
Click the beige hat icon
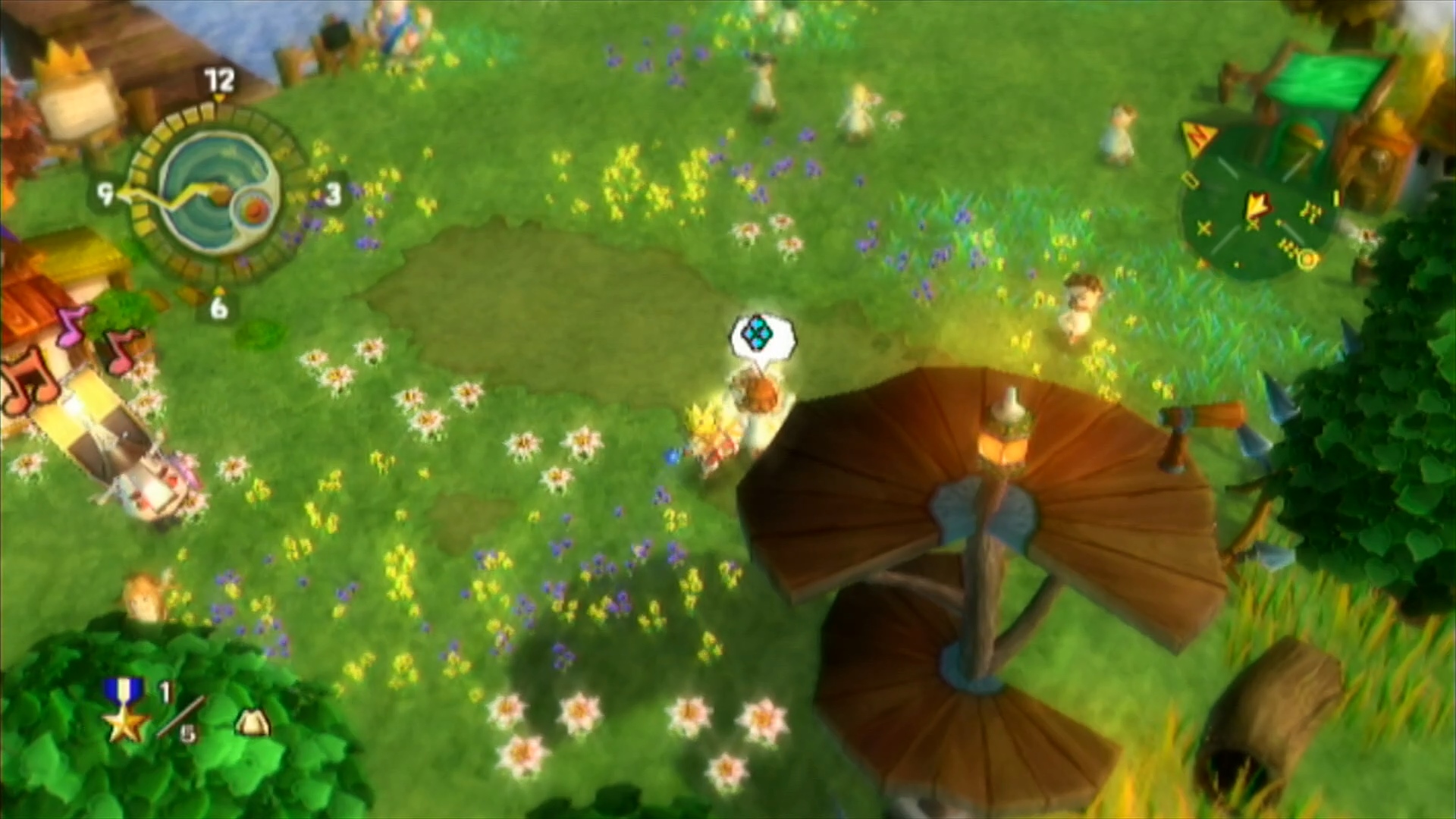point(252,723)
